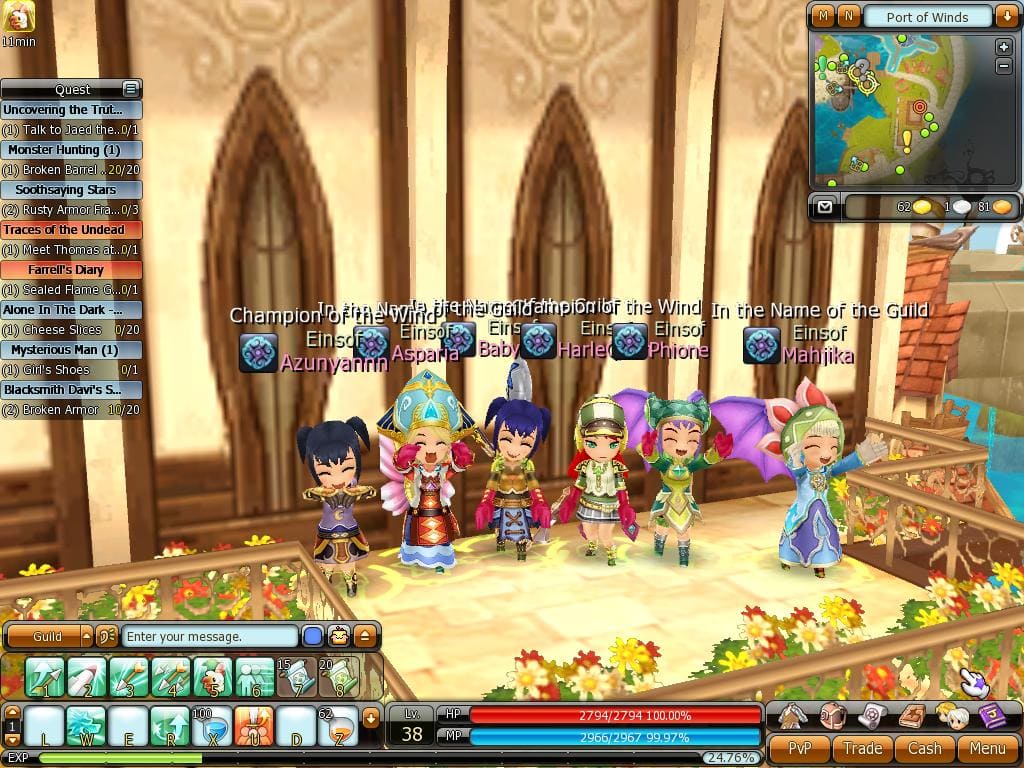Use the orange potion in slot Z
The image size is (1024, 768).
[x=340, y=725]
